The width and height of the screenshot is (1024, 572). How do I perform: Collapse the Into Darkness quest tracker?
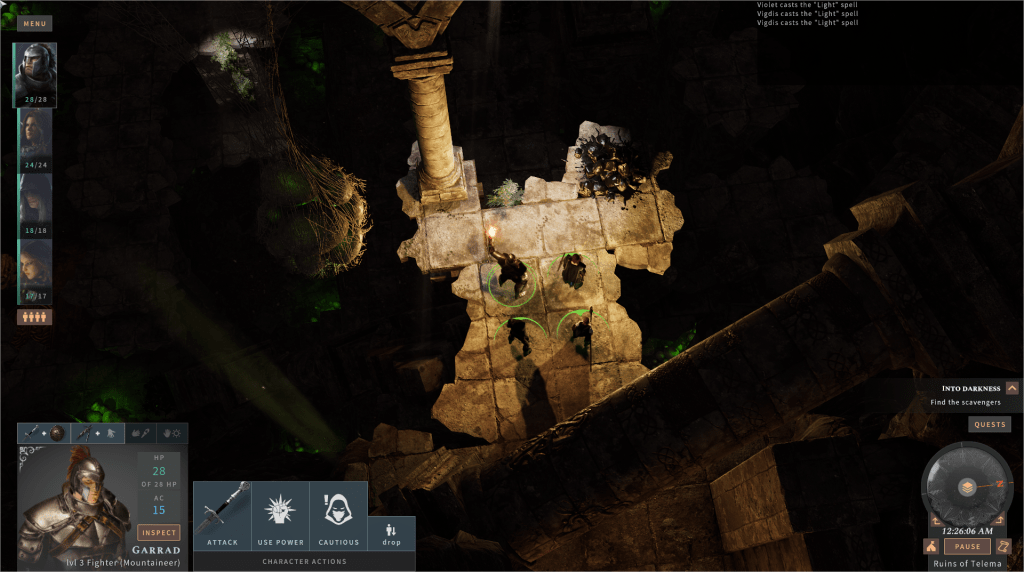(x=1012, y=388)
